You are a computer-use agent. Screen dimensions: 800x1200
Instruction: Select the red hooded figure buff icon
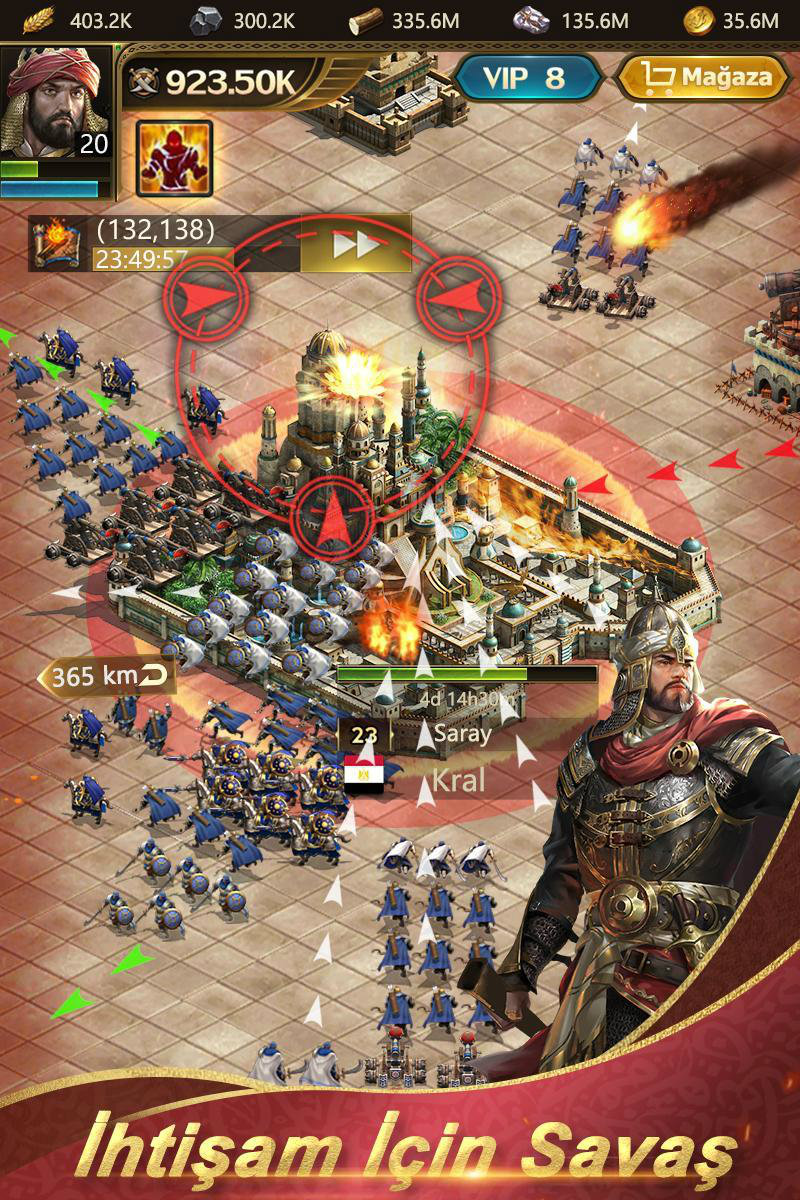(x=174, y=159)
